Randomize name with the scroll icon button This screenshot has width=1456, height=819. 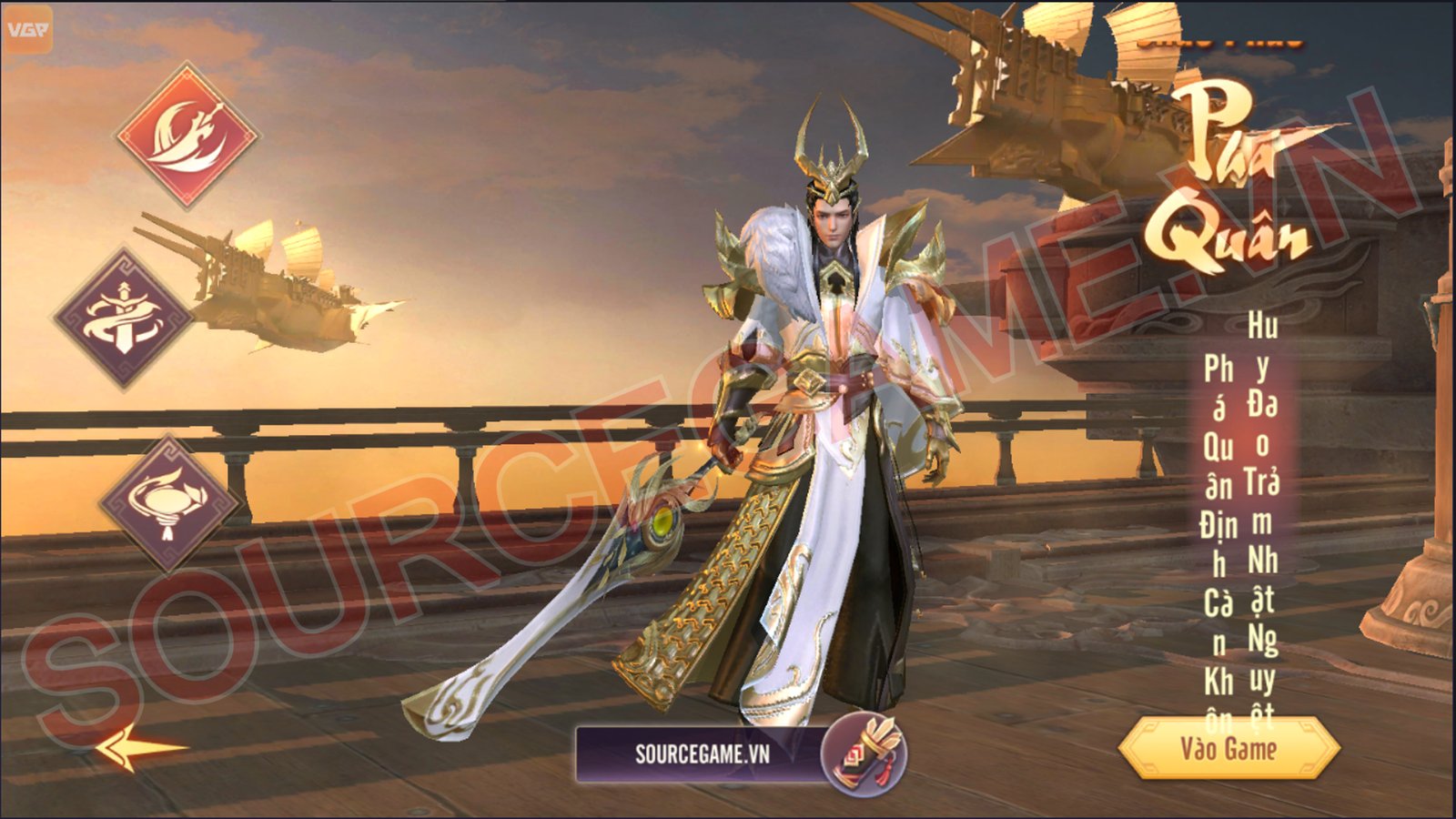(x=864, y=753)
